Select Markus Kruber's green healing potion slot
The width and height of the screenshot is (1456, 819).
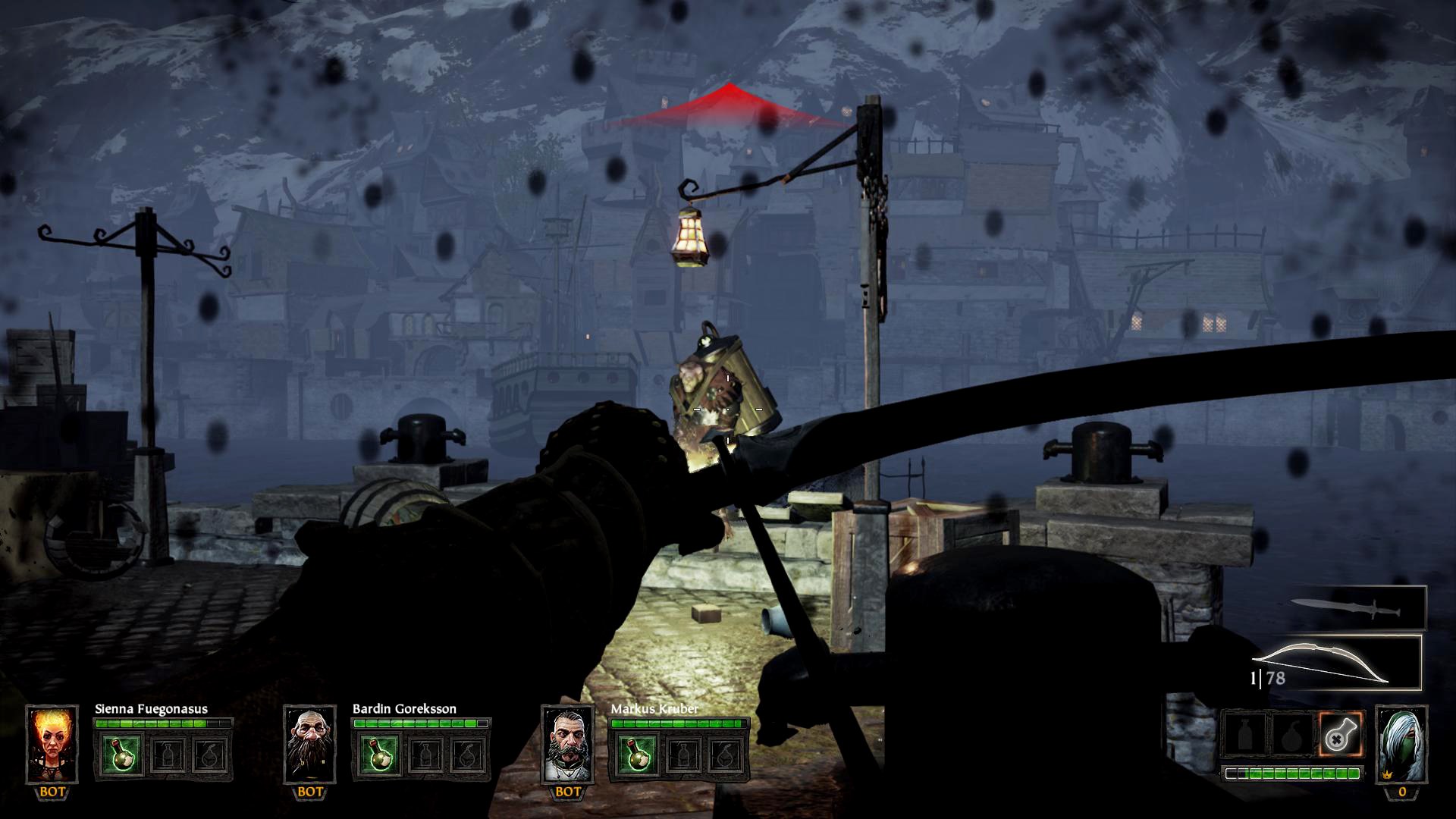pyautogui.click(x=636, y=754)
